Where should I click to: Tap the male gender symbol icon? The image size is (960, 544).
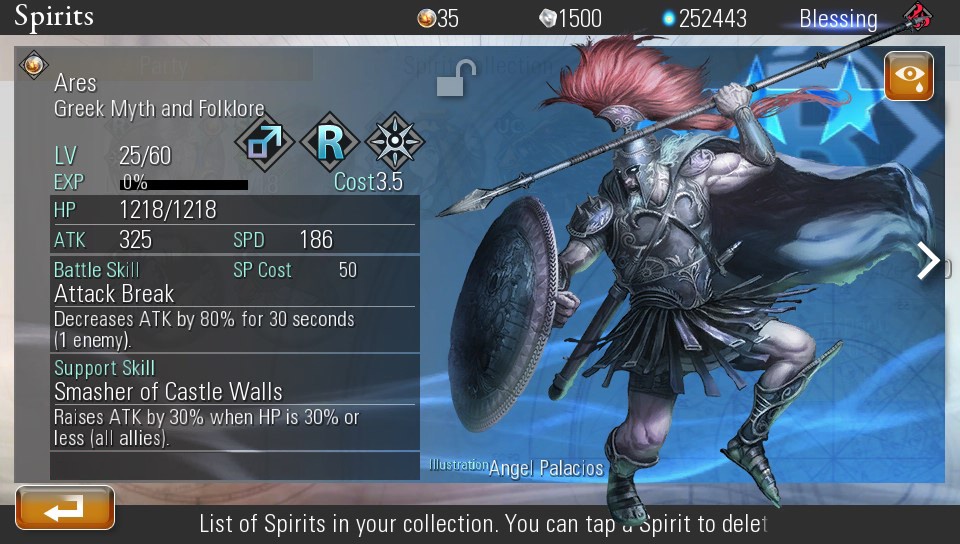click(264, 142)
